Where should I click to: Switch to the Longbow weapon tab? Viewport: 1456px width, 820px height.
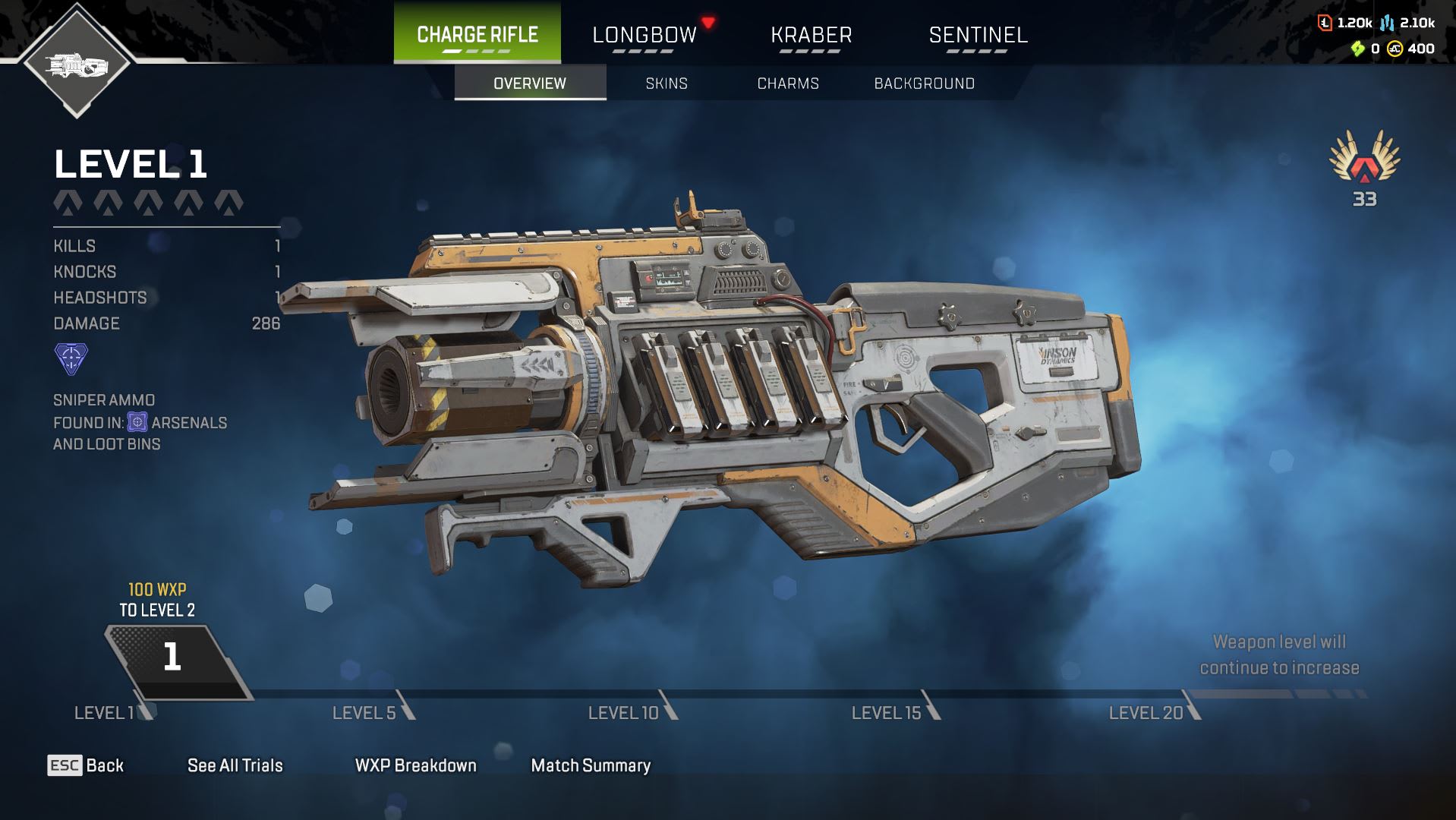click(x=644, y=35)
